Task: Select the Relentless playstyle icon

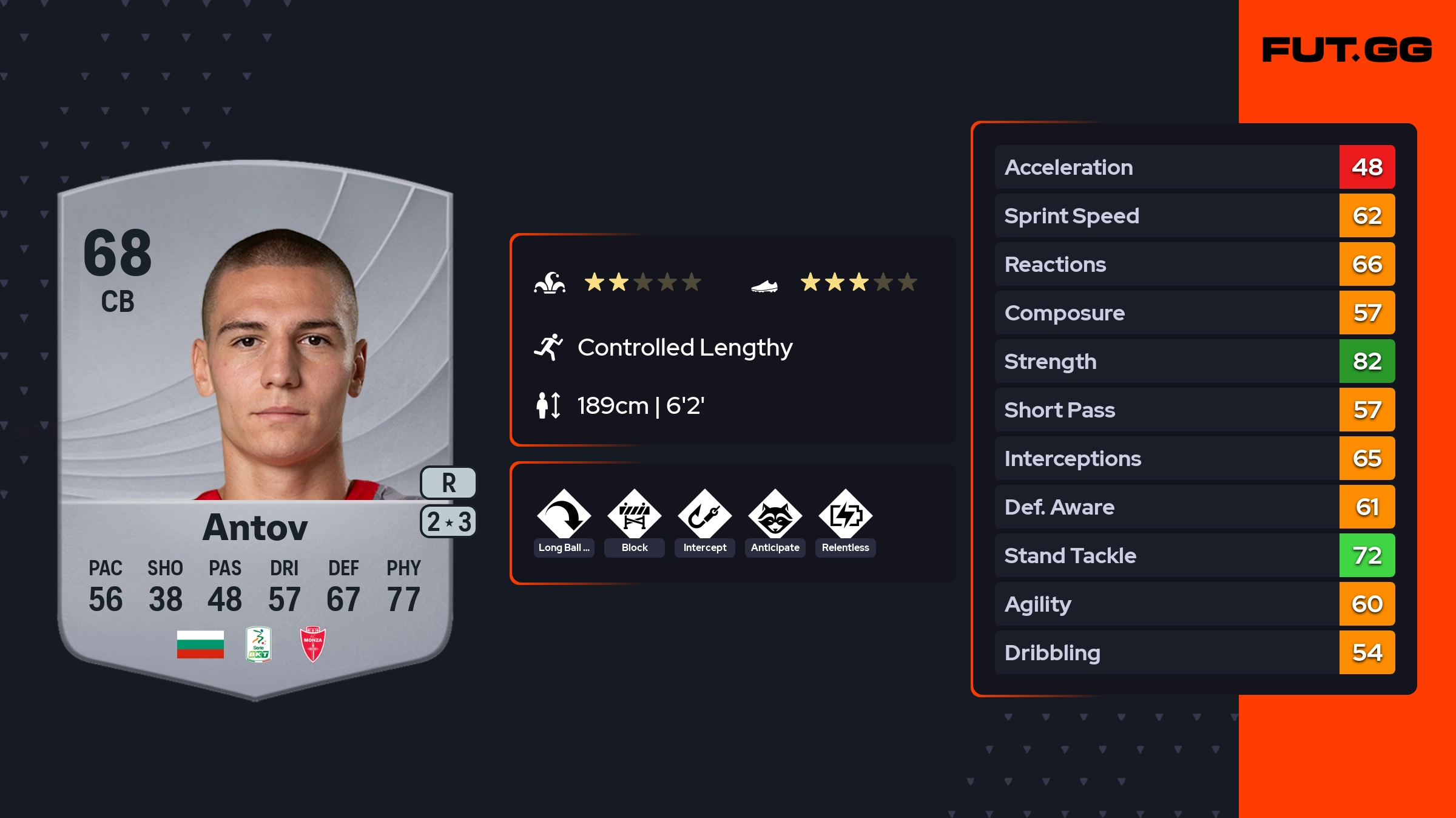Action: 845,516
